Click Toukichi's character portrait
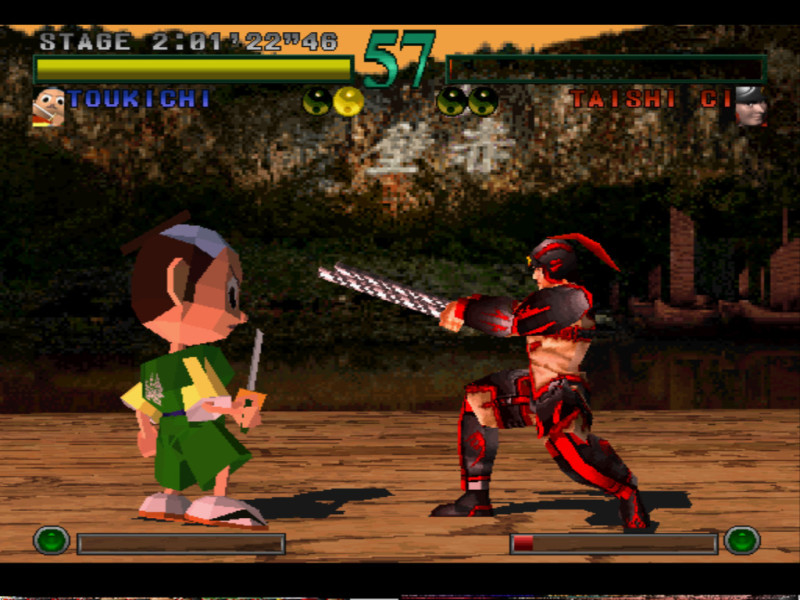This screenshot has width=800, height=600. click(48, 106)
